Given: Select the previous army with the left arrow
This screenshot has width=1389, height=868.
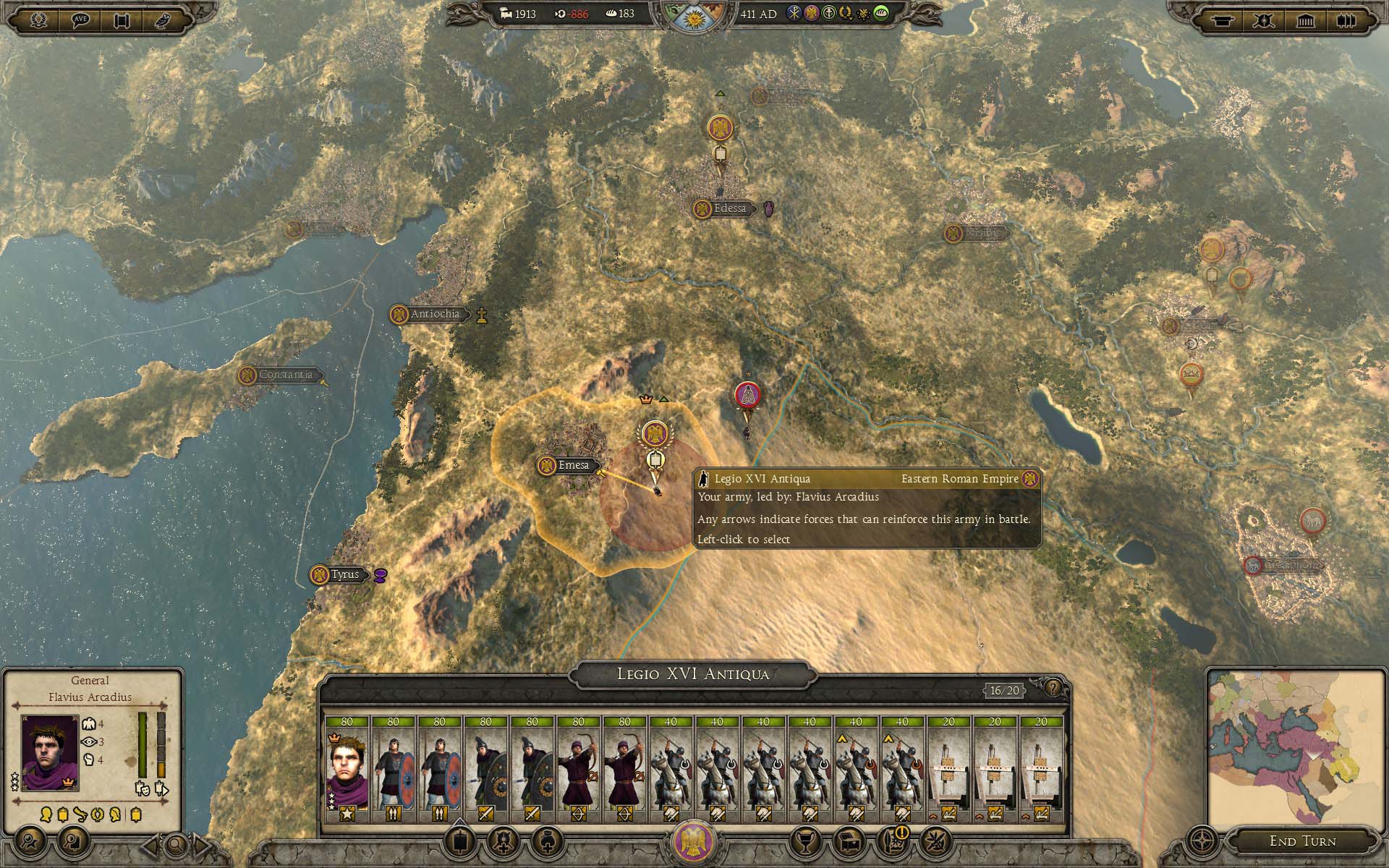Looking at the screenshot, I should click(150, 844).
